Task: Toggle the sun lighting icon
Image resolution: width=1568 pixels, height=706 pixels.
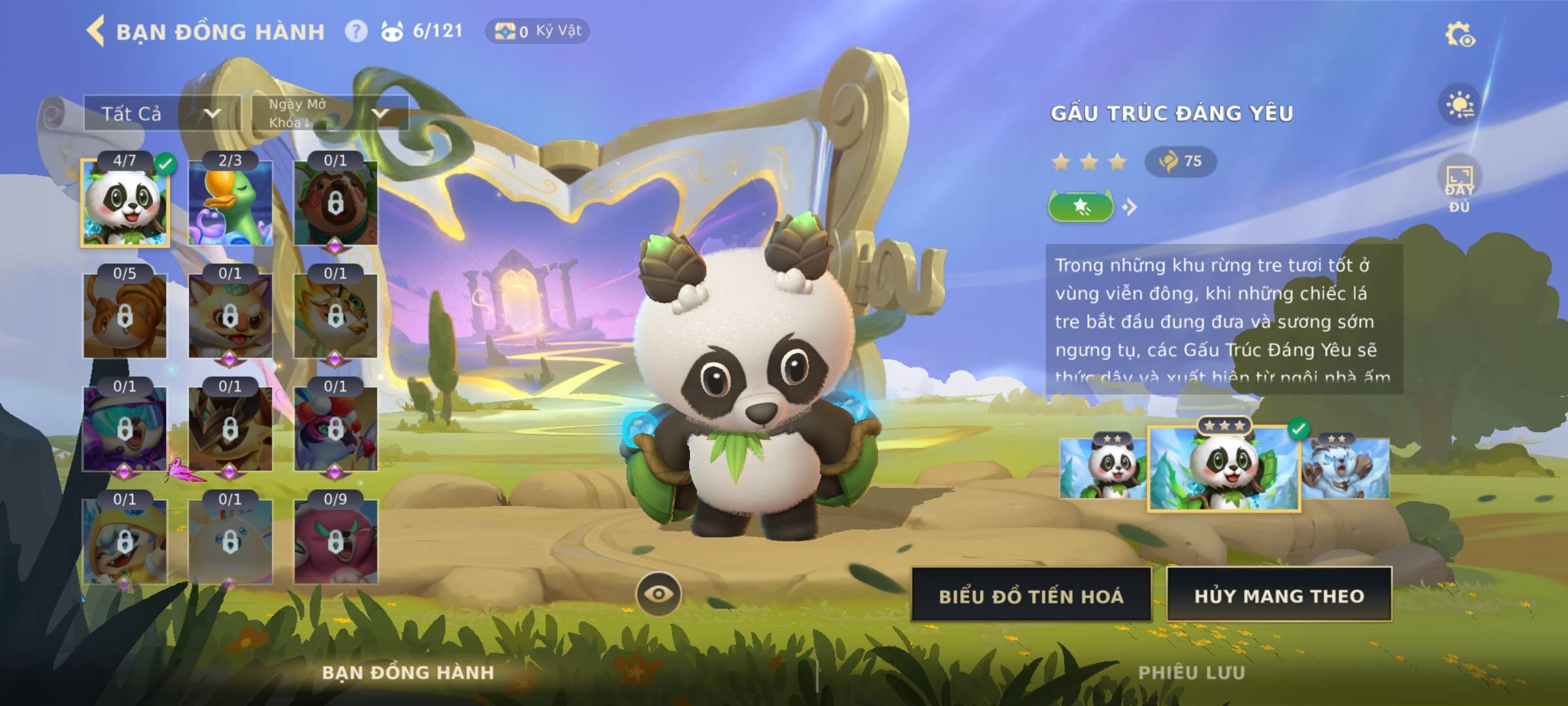Action: pos(1460,105)
